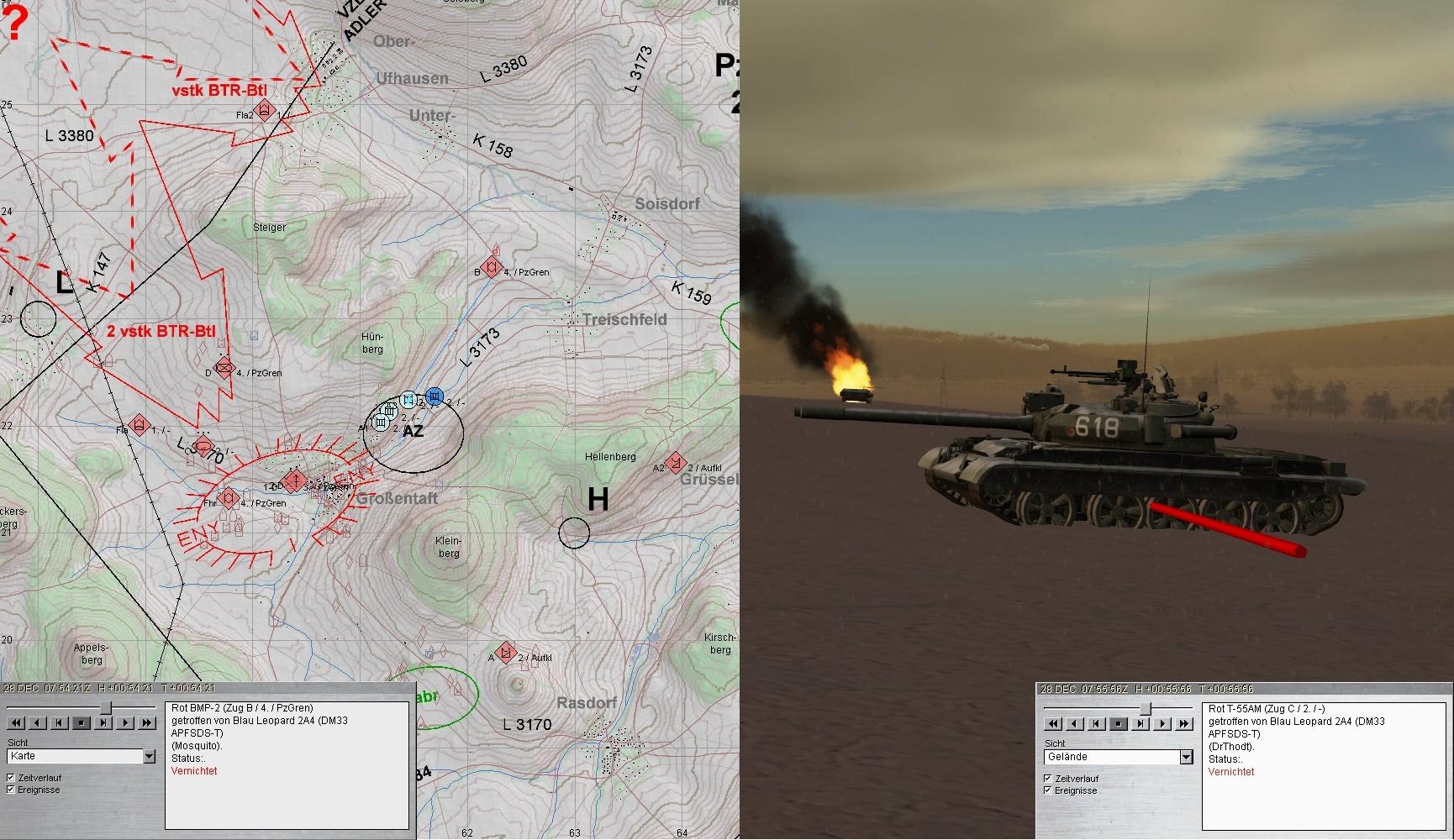The height and width of the screenshot is (840, 1454).
Task: Skip to next event in Gelände panel
Action: [1141, 723]
